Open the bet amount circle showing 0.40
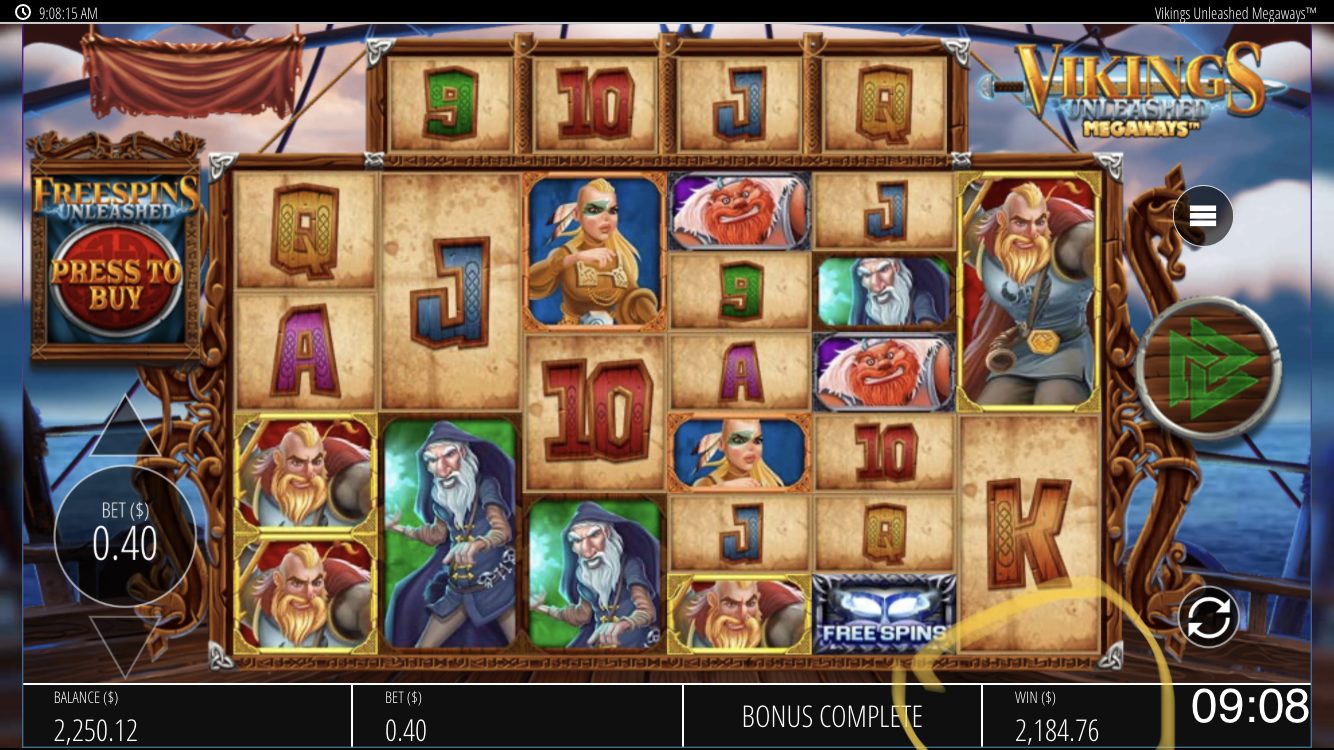The height and width of the screenshot is (750, 1334). pyautogui.click(x=124, y=535)
